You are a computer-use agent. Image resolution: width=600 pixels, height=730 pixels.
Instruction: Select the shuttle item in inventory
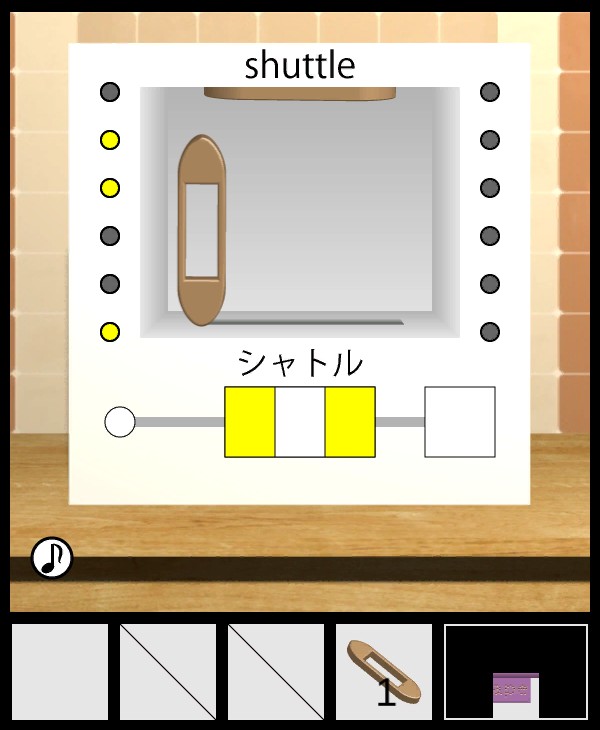click(x=384, y=672)
